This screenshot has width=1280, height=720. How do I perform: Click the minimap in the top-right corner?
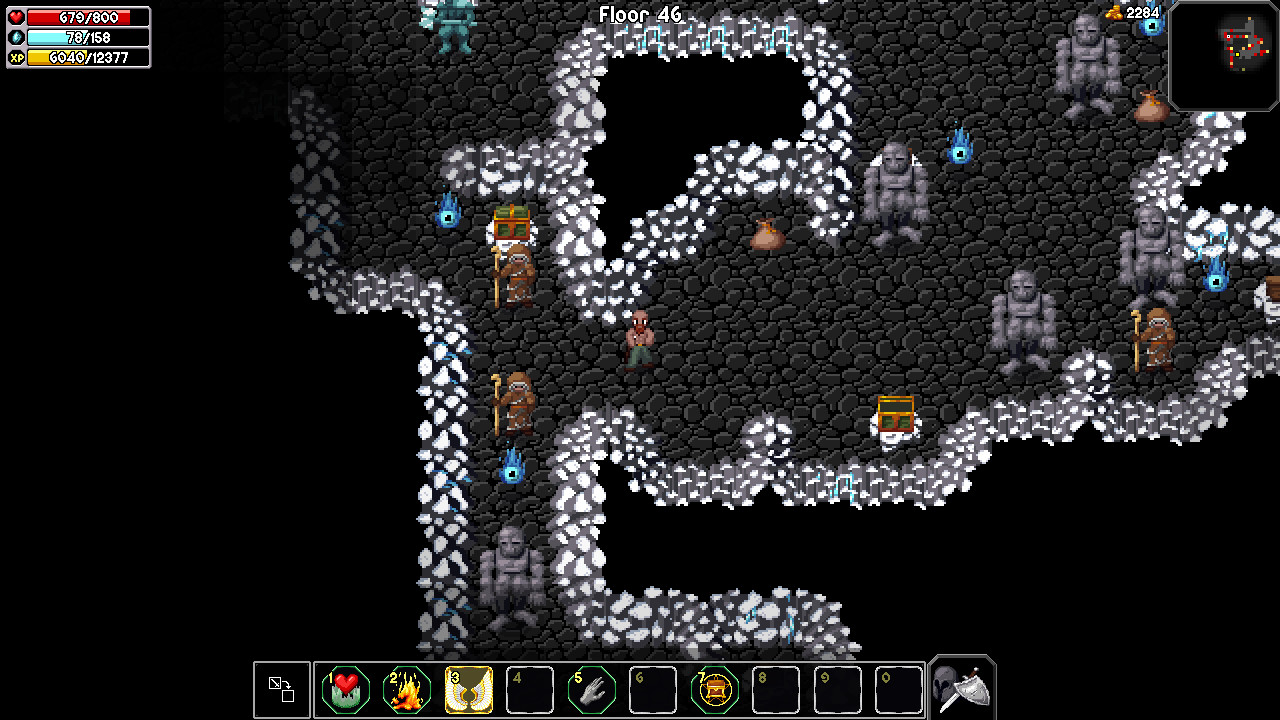[1224, 55]
